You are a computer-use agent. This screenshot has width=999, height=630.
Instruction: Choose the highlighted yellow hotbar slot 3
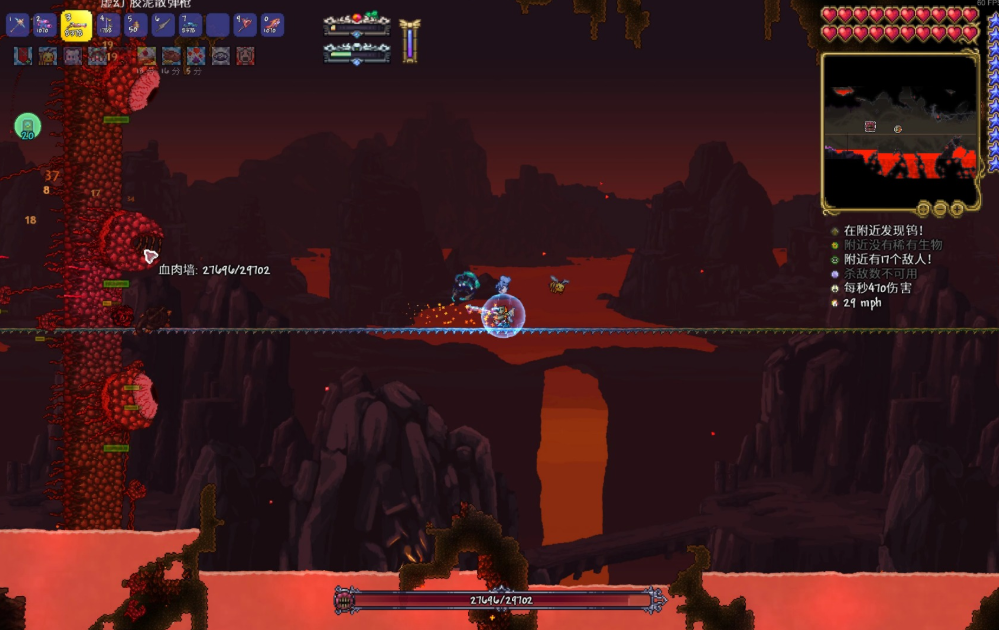pyautogui.click(x=76, y=25)
